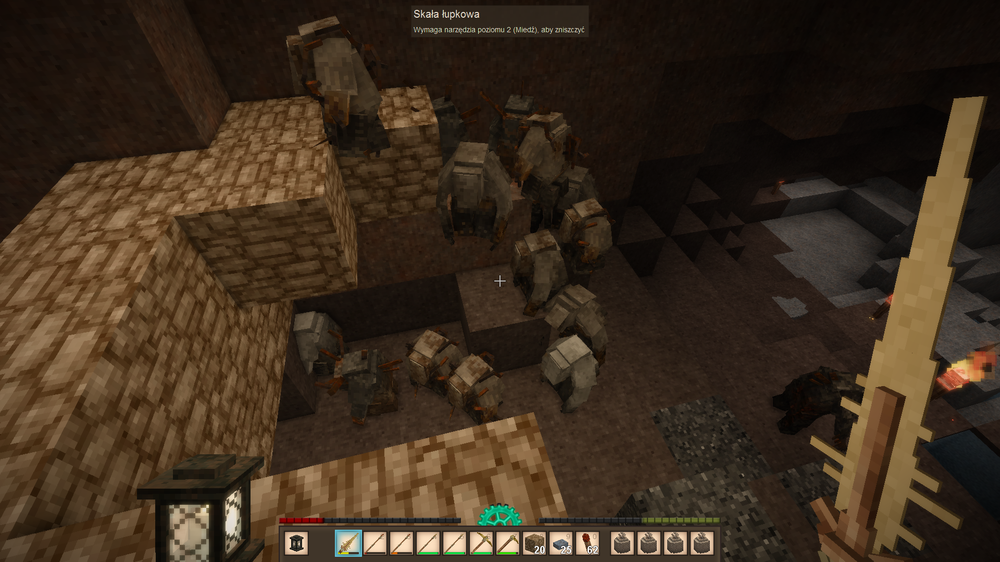
Task: Select the highlighted bone weapon hotbar slot
Action: (349, 544)
